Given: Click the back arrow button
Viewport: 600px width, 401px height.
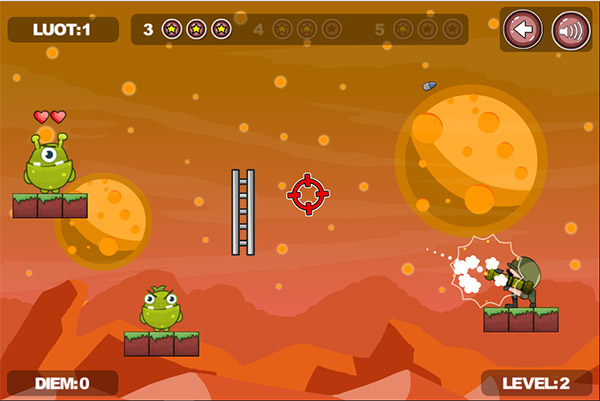Looking at the screenshot, I should coord(523,30).
